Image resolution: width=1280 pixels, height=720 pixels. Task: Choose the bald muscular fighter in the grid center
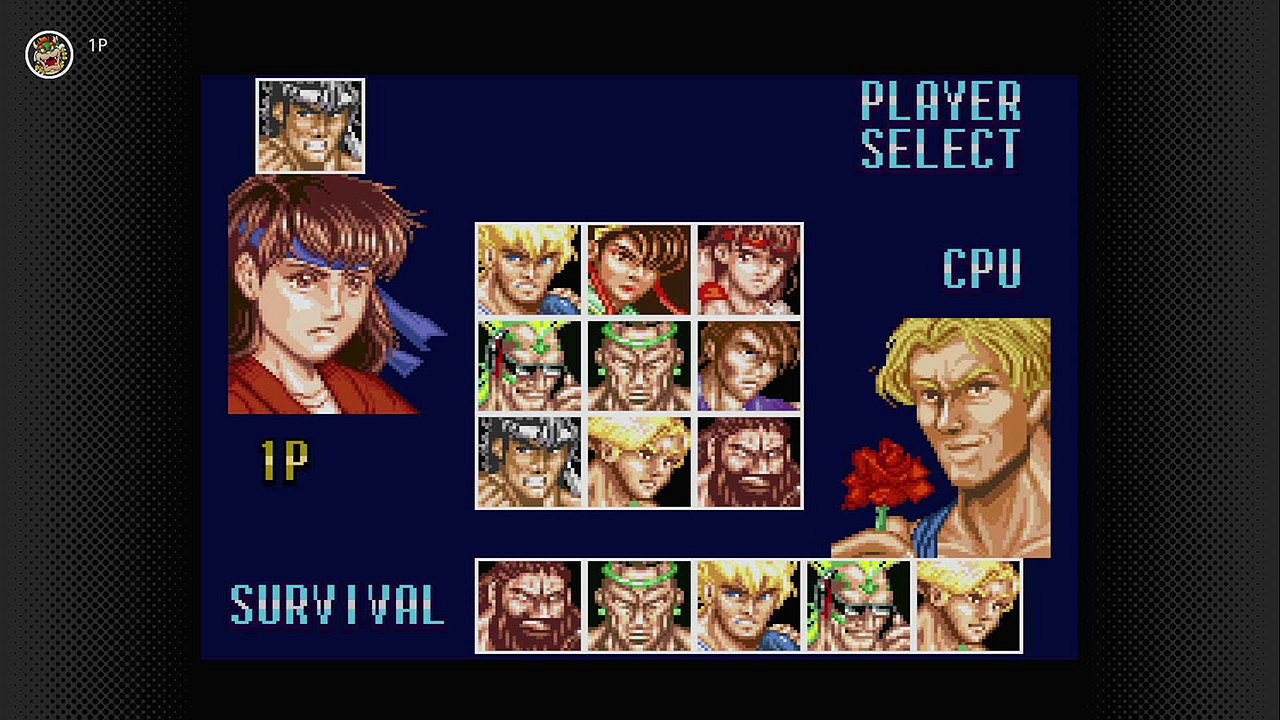coord(637,365)
